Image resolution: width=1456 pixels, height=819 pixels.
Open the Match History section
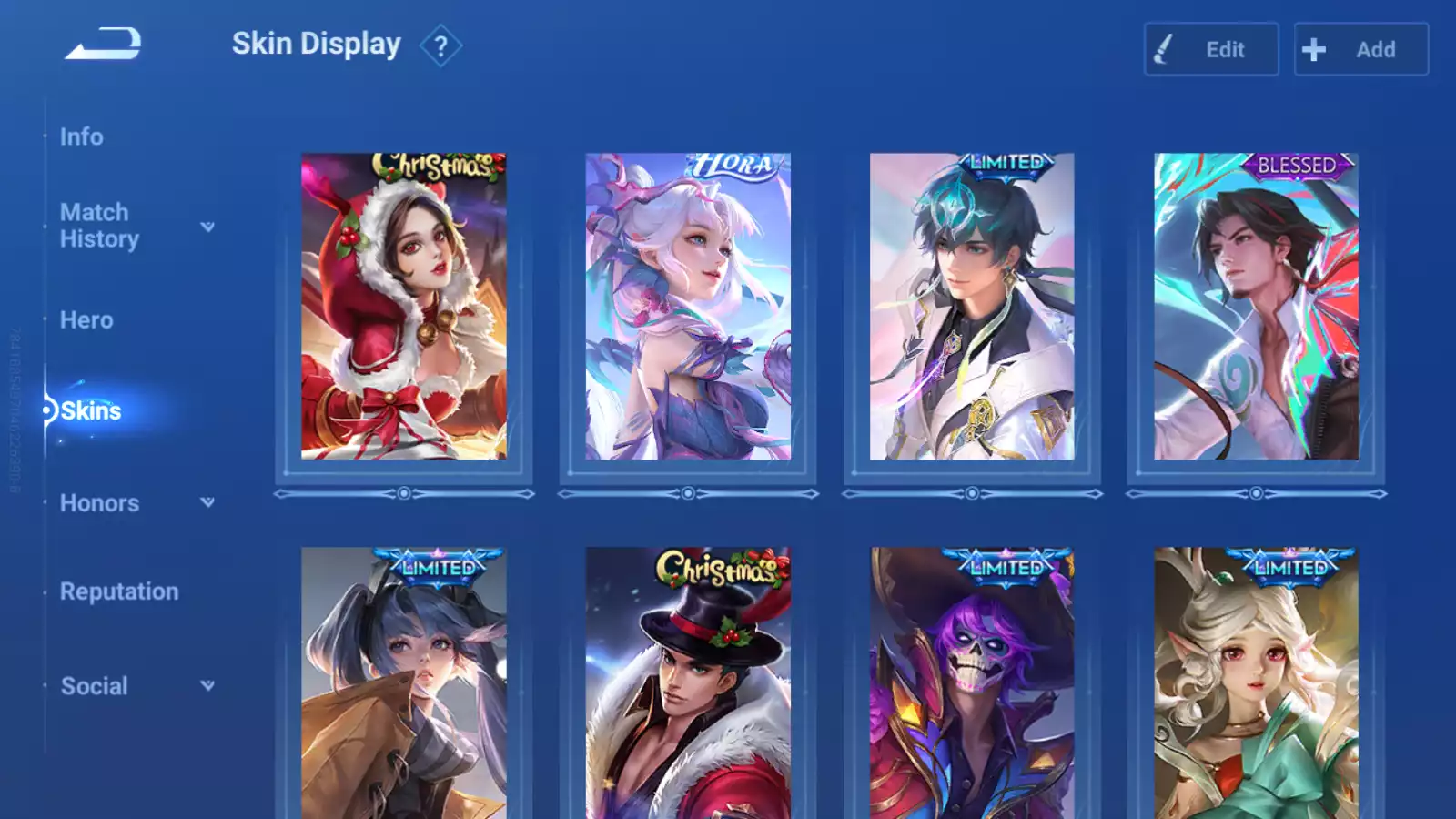pos(99,226)
